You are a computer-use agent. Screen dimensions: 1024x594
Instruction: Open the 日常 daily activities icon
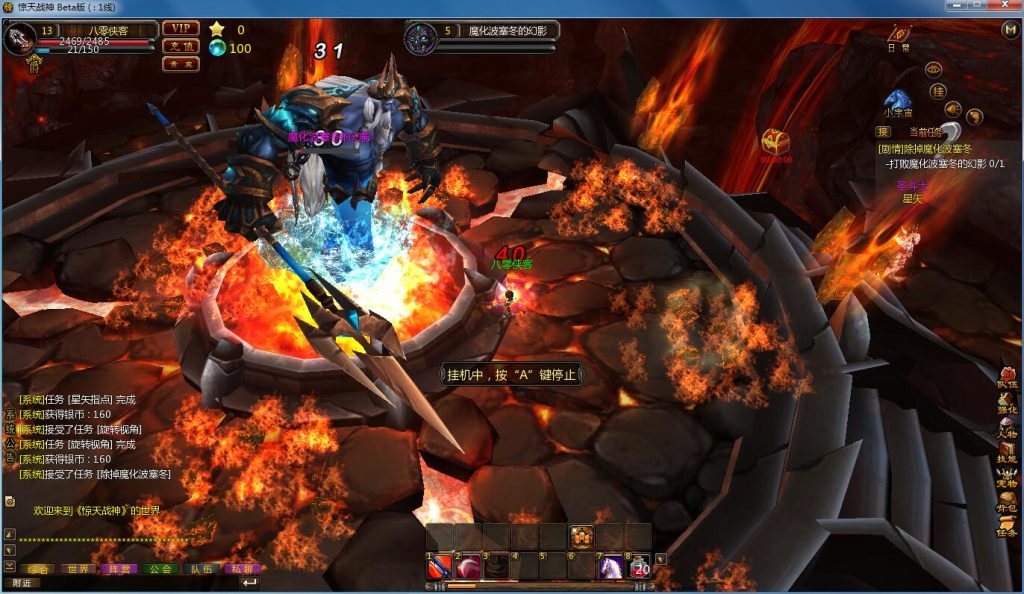coord(899,36)
